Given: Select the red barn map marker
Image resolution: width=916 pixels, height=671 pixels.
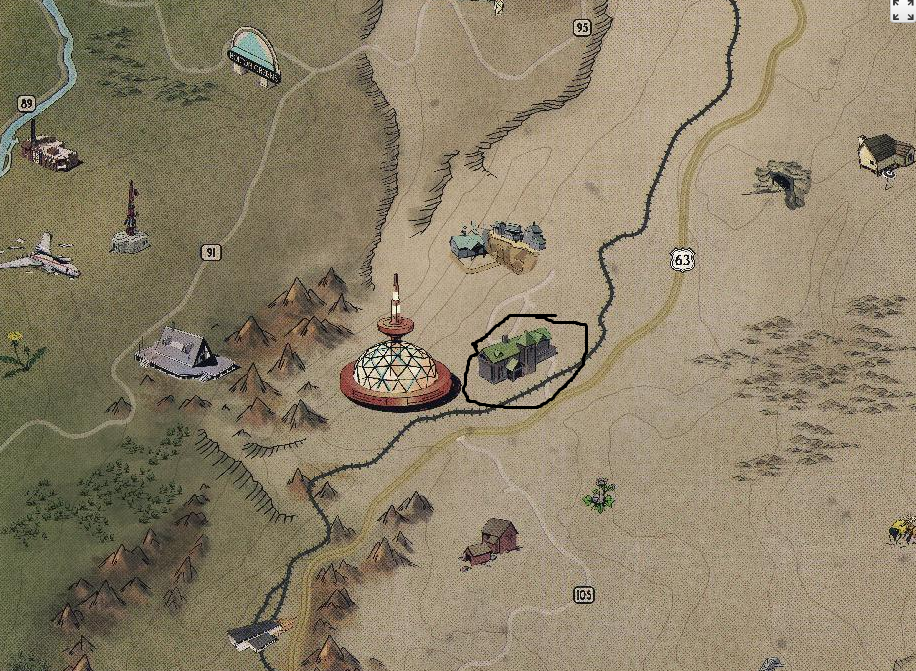Looking at the screenshot, I should pos(492,540).
